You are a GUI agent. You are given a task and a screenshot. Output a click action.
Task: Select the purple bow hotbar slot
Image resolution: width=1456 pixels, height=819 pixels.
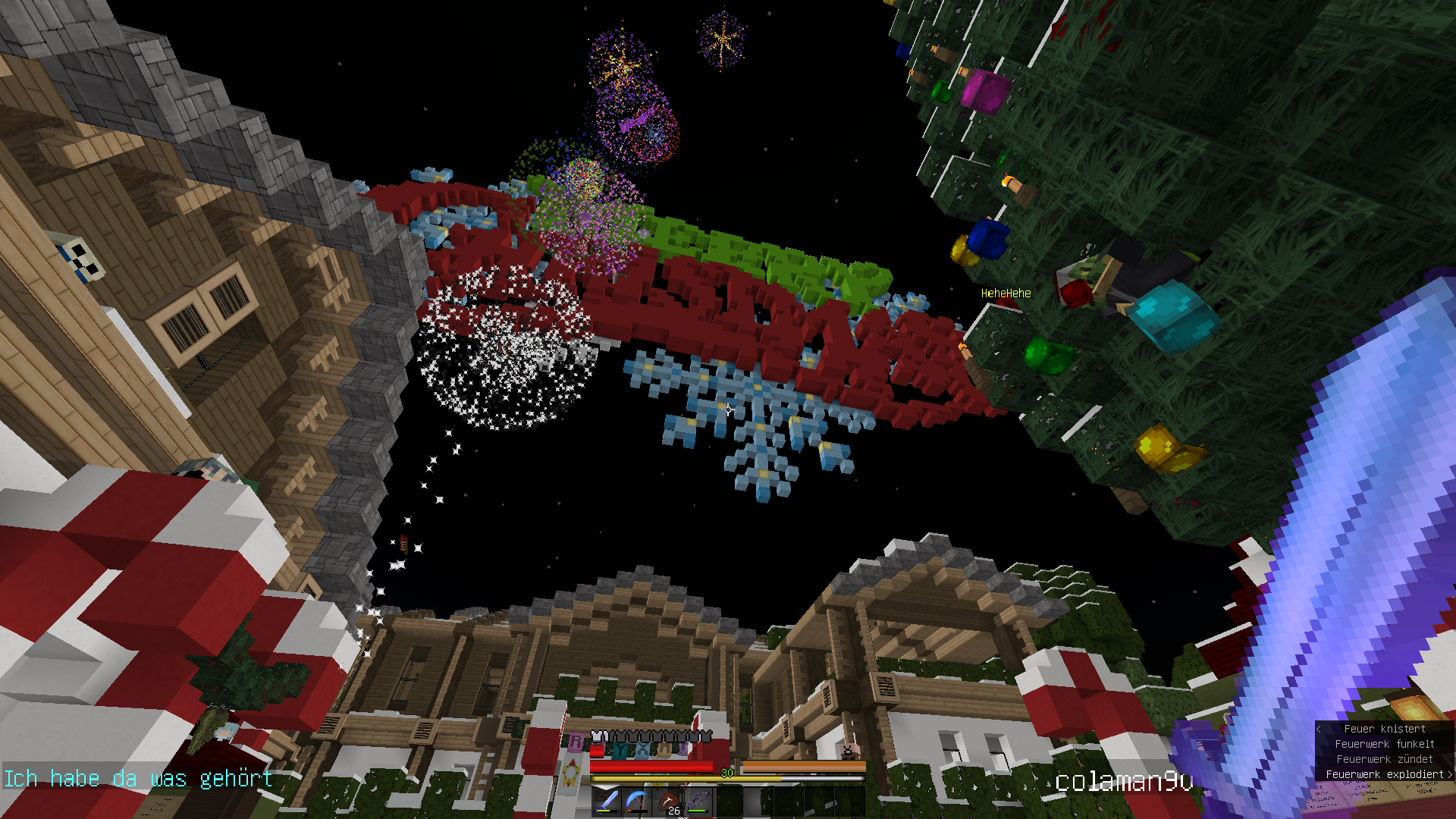click(x=698, y=802)
